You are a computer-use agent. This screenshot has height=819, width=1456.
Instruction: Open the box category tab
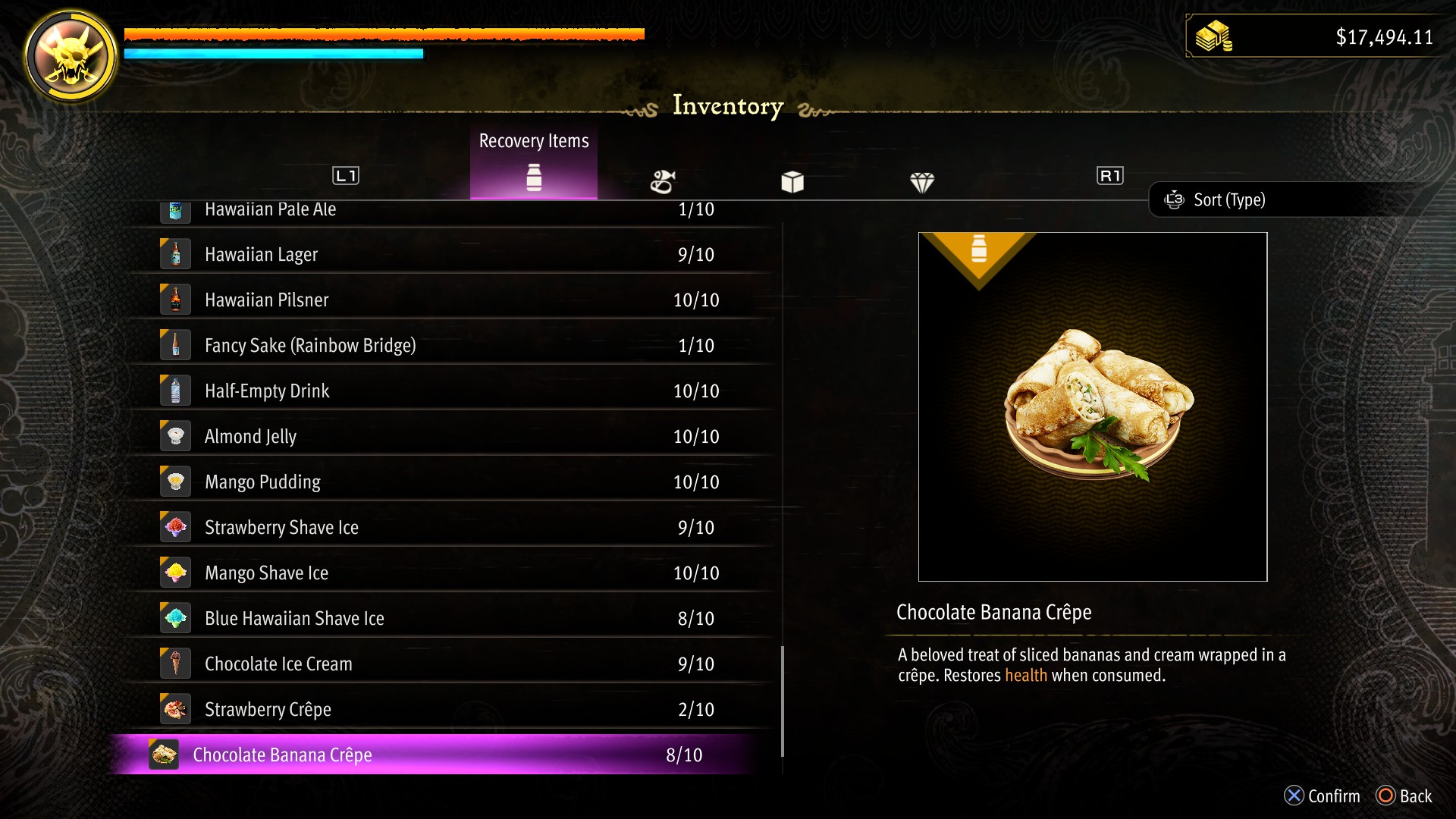pos(792,181)
